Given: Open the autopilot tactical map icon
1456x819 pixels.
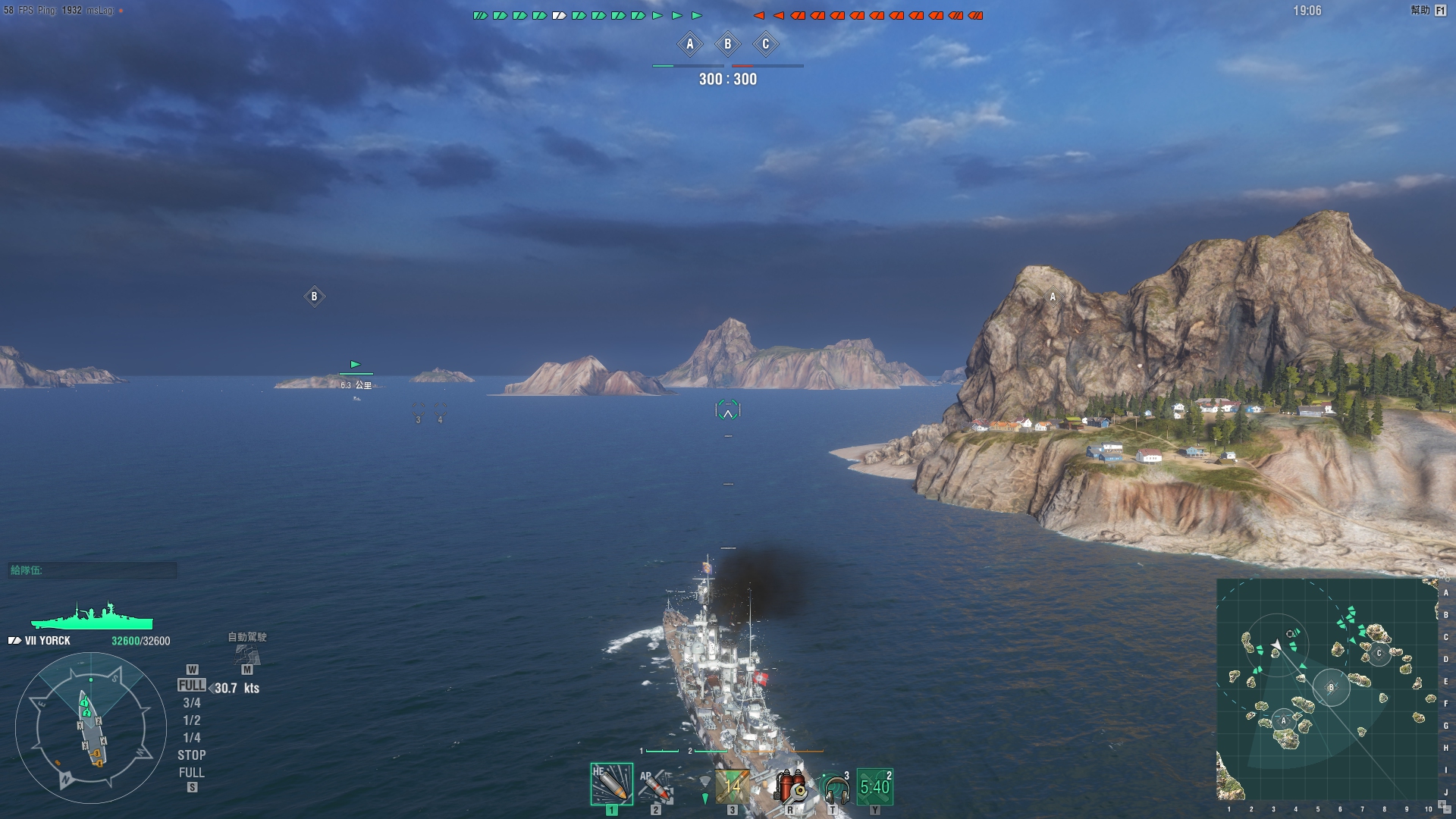Looking at the screenshot, I should (247, 654).
